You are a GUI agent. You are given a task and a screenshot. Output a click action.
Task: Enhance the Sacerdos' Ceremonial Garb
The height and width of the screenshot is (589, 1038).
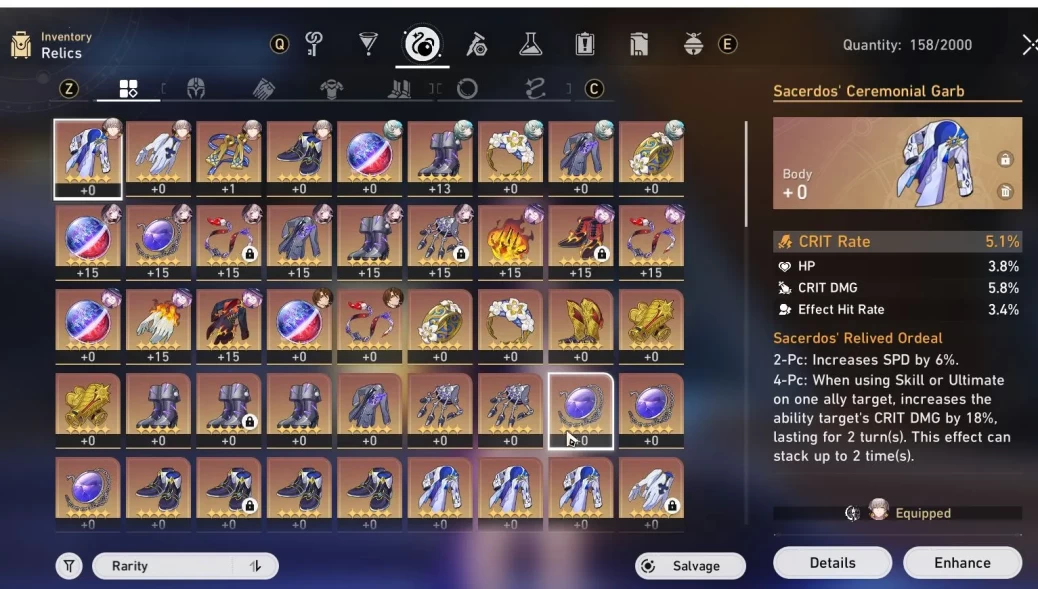[x=962, y=563]
